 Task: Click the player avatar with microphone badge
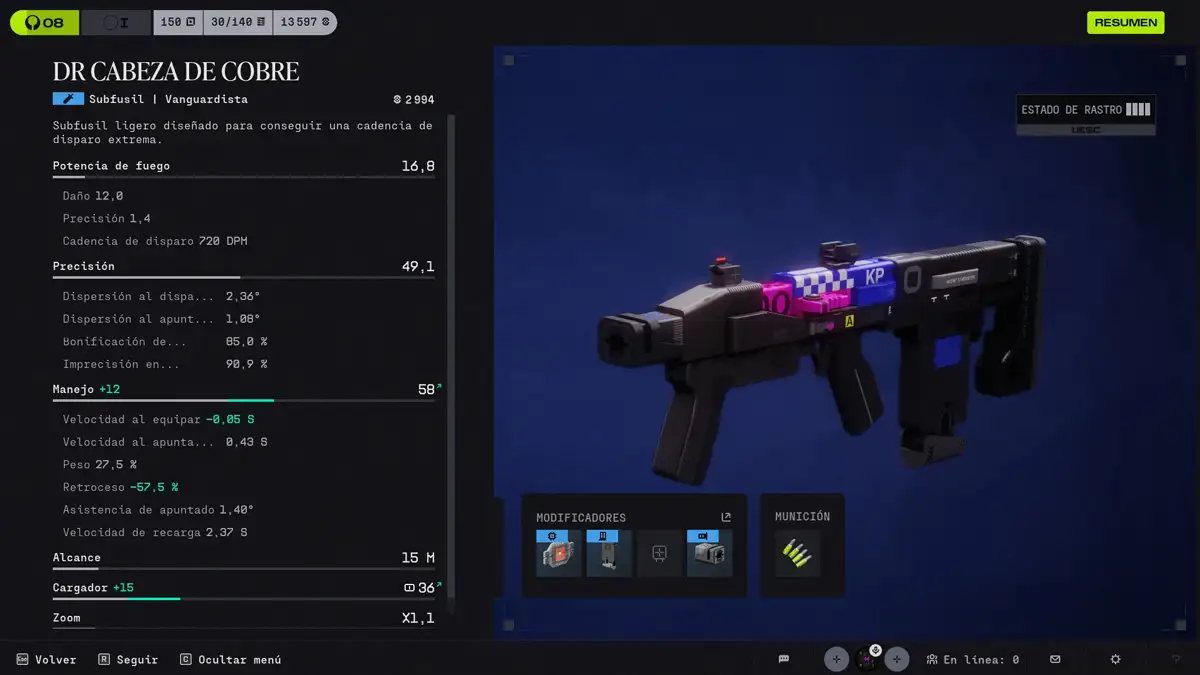(x=867, y=659)
